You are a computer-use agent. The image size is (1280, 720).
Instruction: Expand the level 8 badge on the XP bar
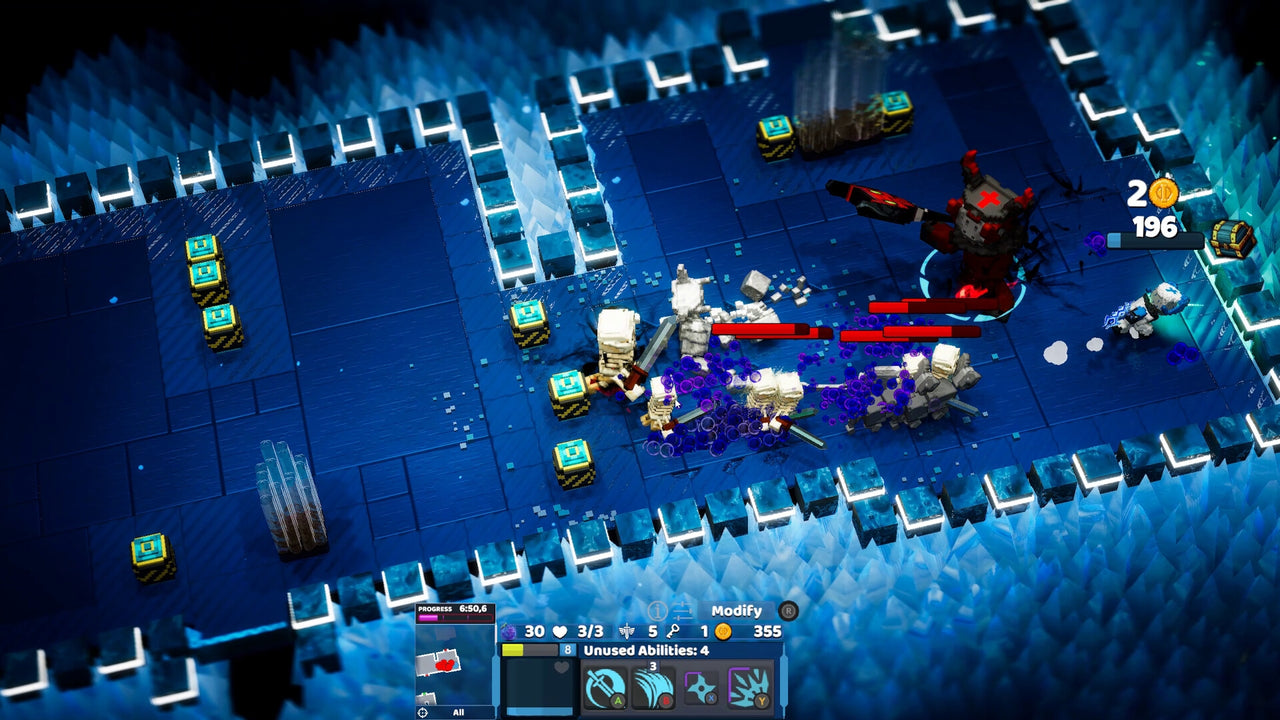pos(567,648)
